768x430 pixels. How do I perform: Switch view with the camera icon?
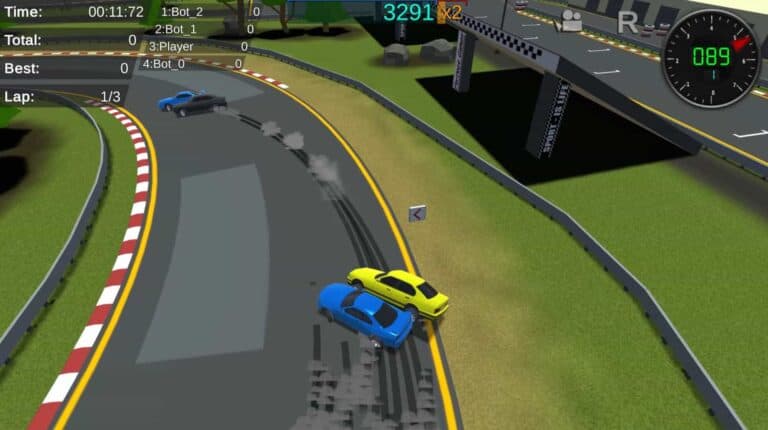(571, 21)
